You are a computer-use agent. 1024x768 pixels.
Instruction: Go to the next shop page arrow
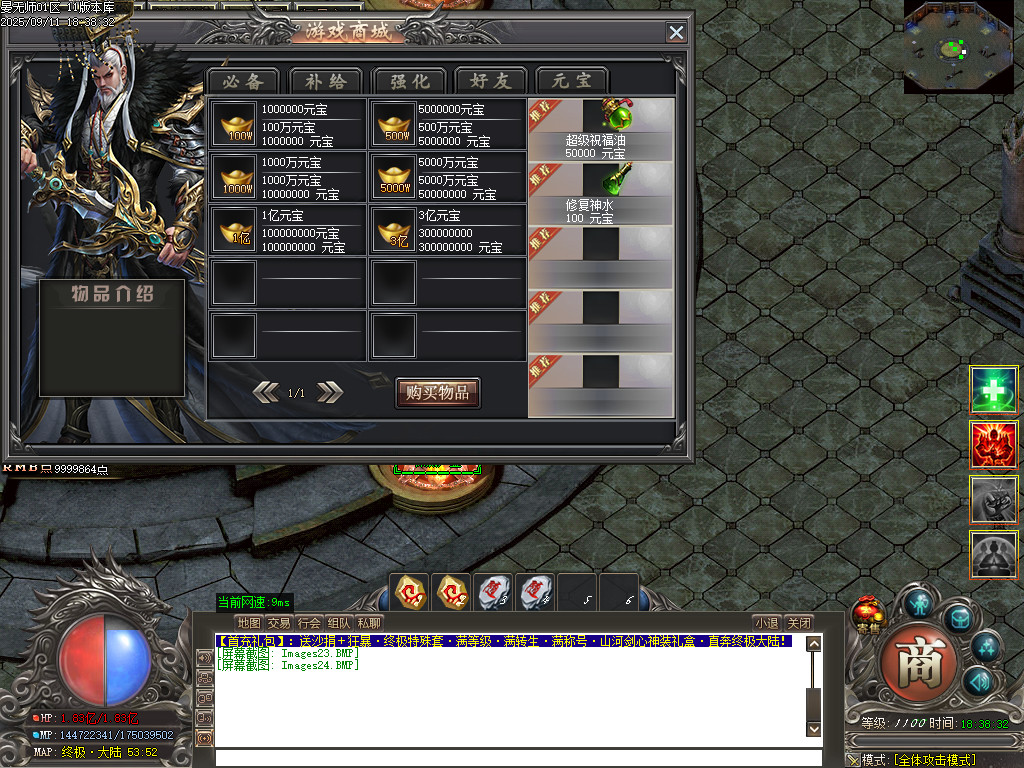point(330,393)
